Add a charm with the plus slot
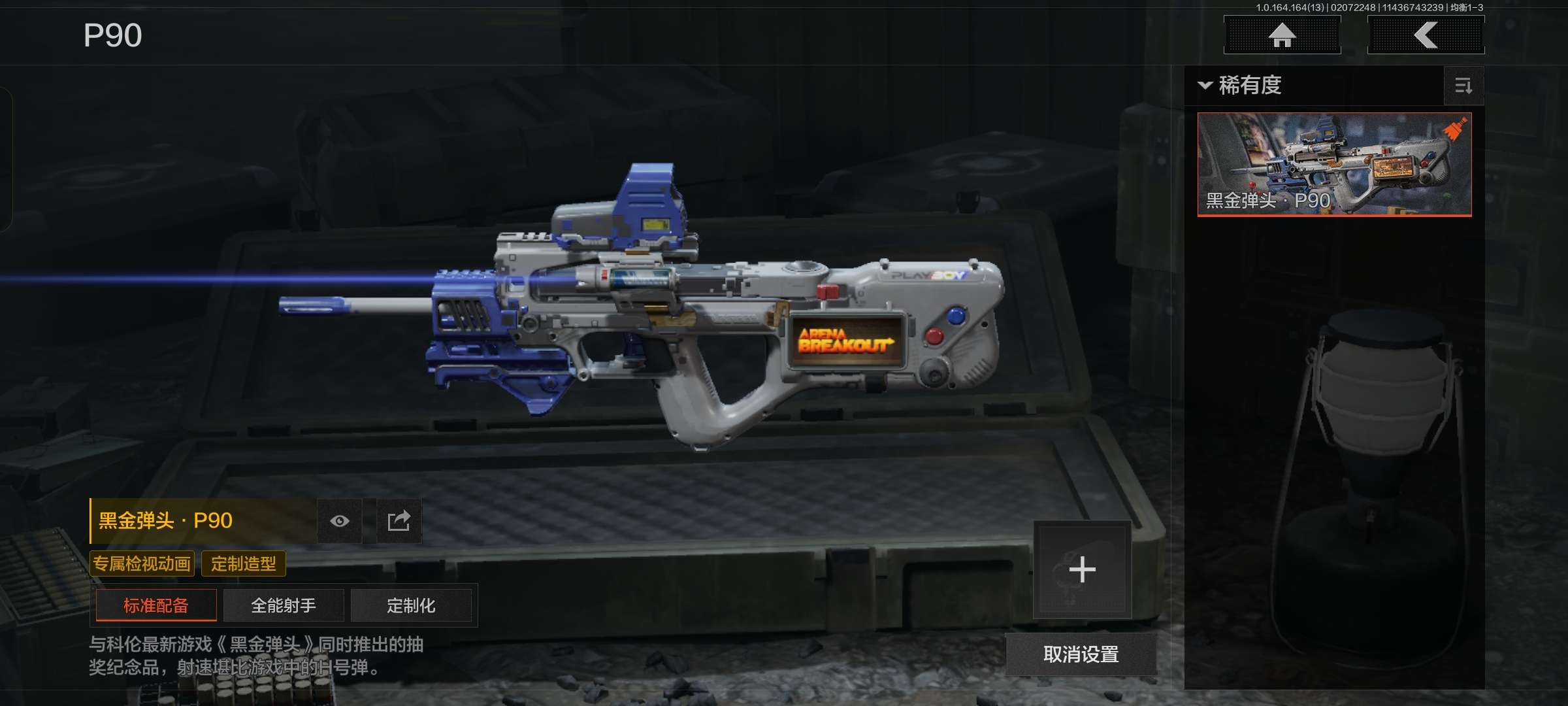 point(1082,569)
